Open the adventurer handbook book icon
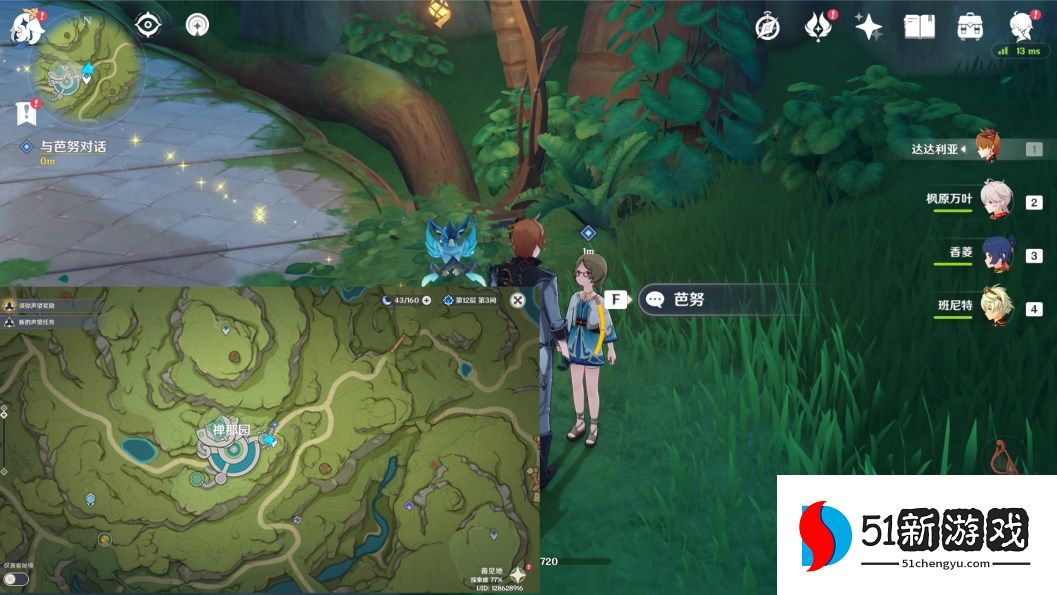Image resolution: width=1057 pixels, height=595 pixels. (919, 27)
